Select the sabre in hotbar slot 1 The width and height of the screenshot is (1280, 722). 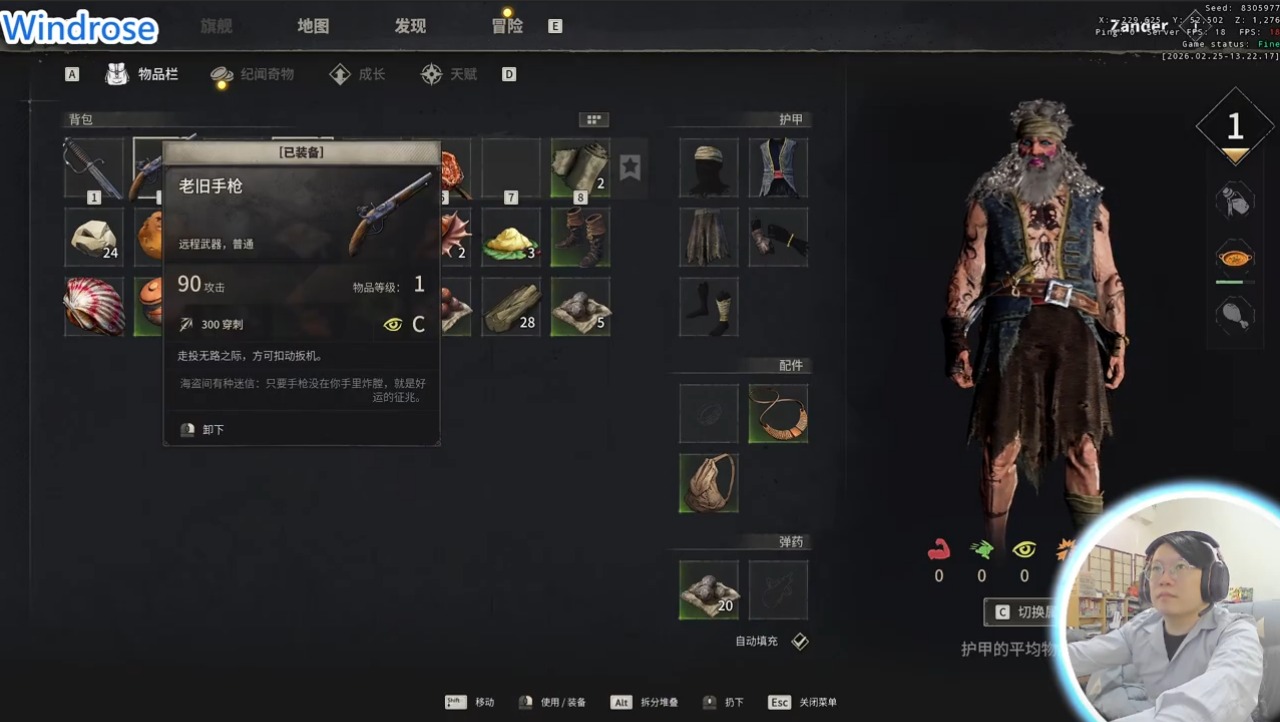coord(94,168)
